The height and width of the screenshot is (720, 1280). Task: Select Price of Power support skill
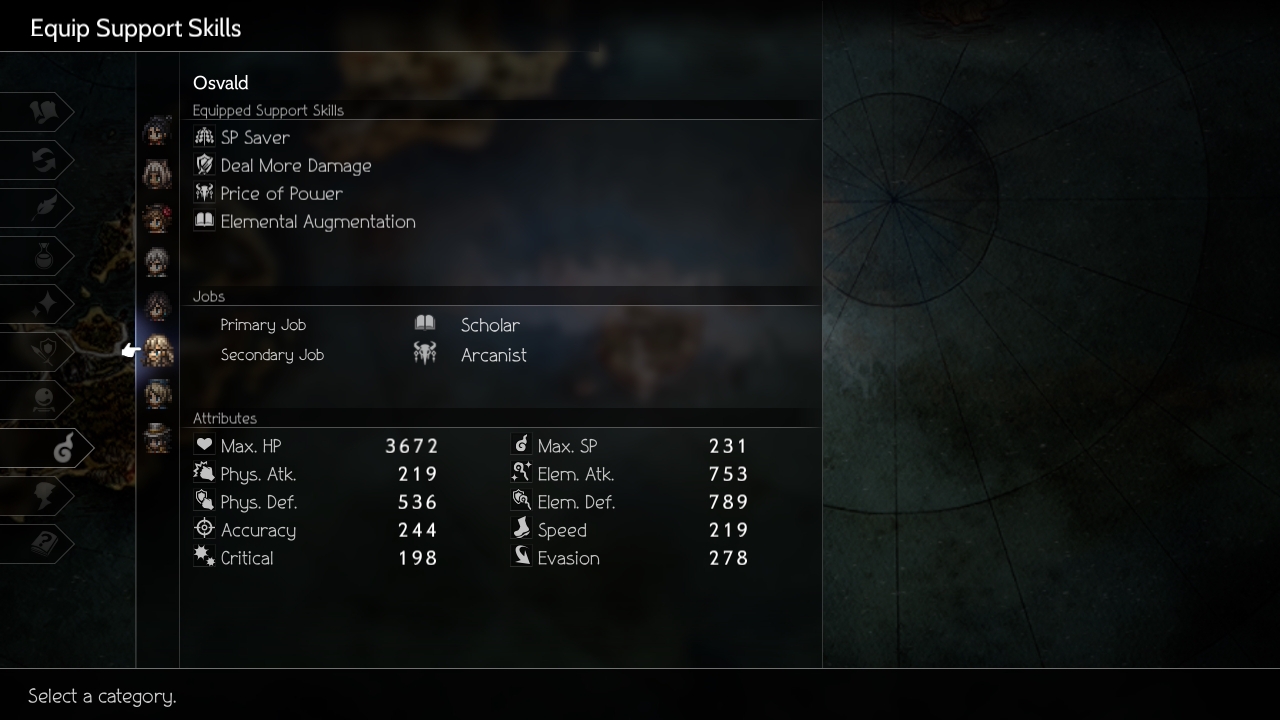(x=281, y=194)
